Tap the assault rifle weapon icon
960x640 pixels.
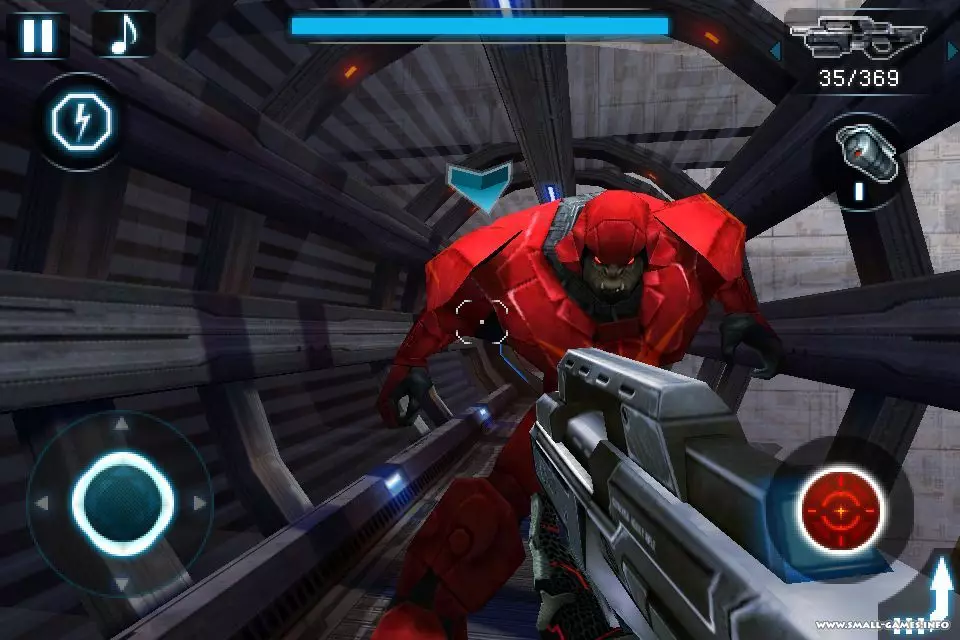[858, 42]
